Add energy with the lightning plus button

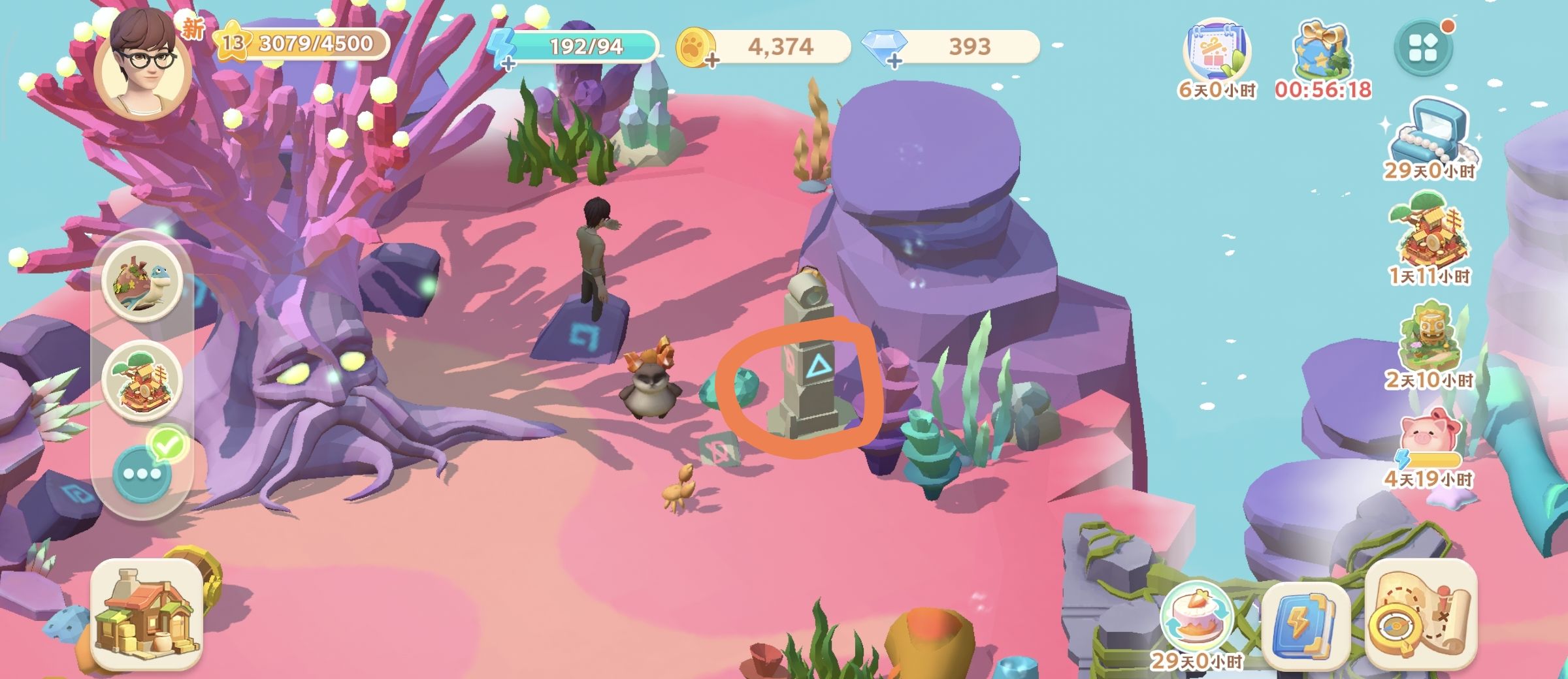pyautogui.click(x=507, y=62)
